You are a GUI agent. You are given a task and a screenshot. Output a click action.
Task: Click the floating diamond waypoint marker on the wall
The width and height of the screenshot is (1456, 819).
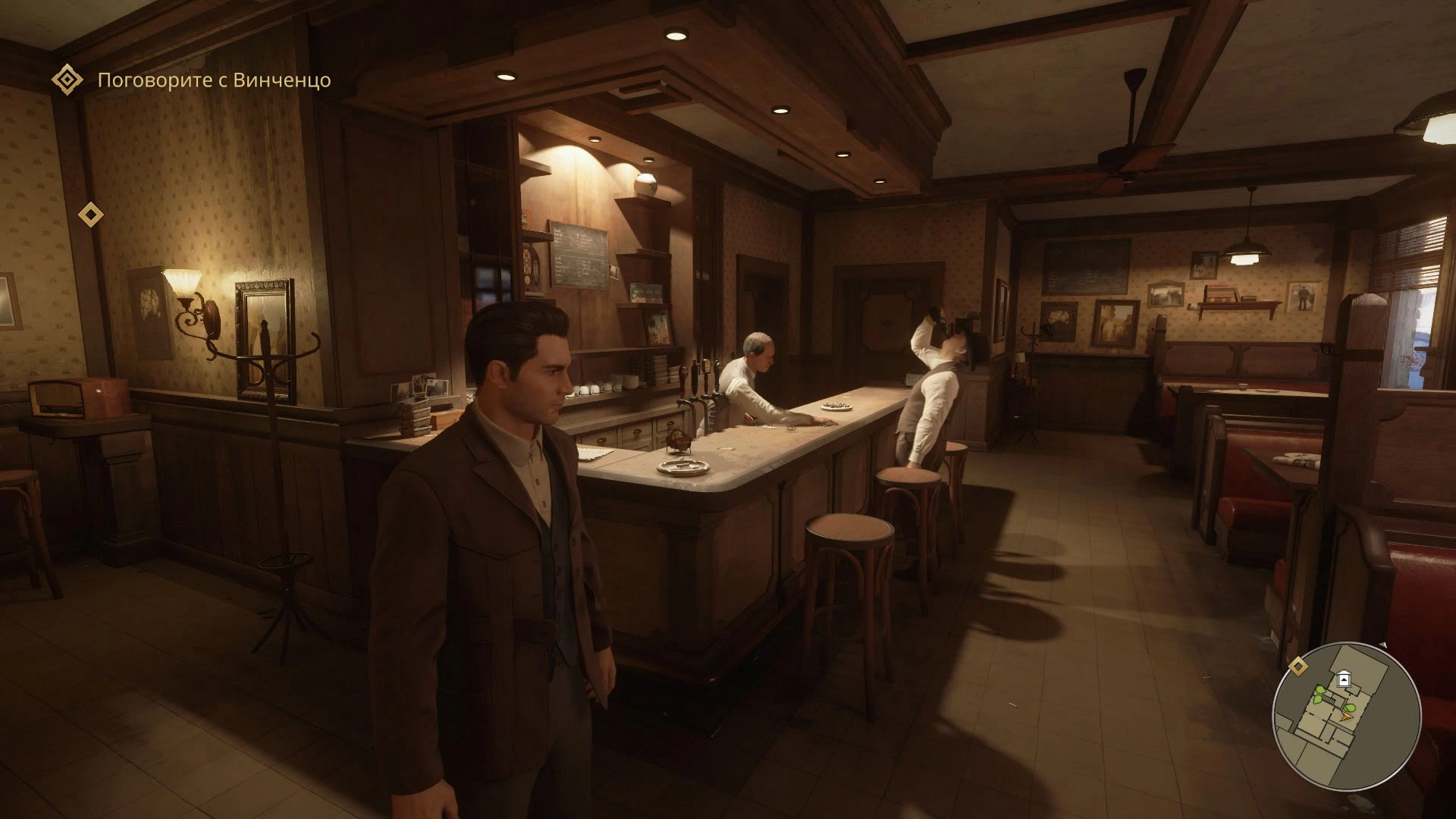click(x=91, y=215)
